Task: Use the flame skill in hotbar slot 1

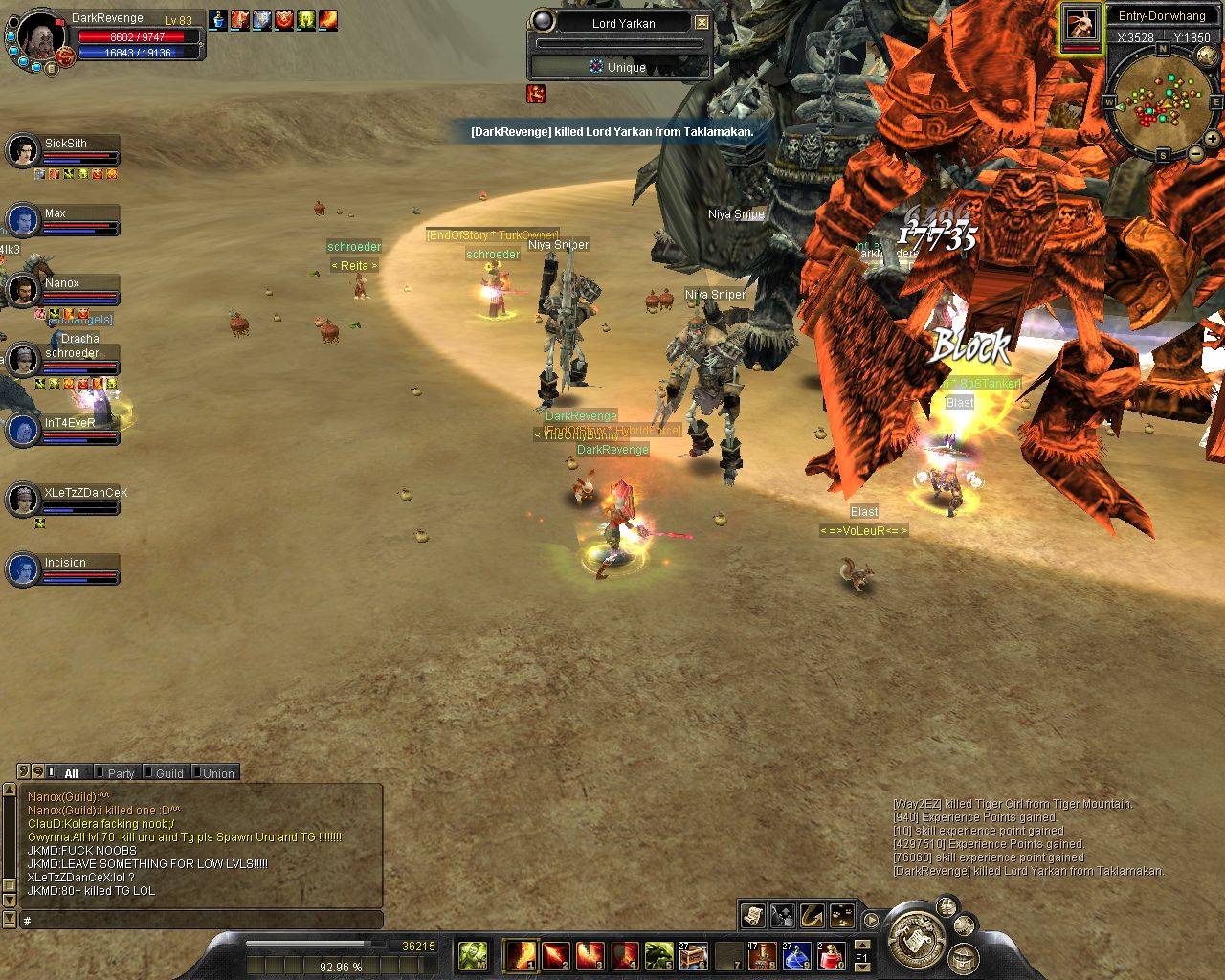Action: click(522, 955)
